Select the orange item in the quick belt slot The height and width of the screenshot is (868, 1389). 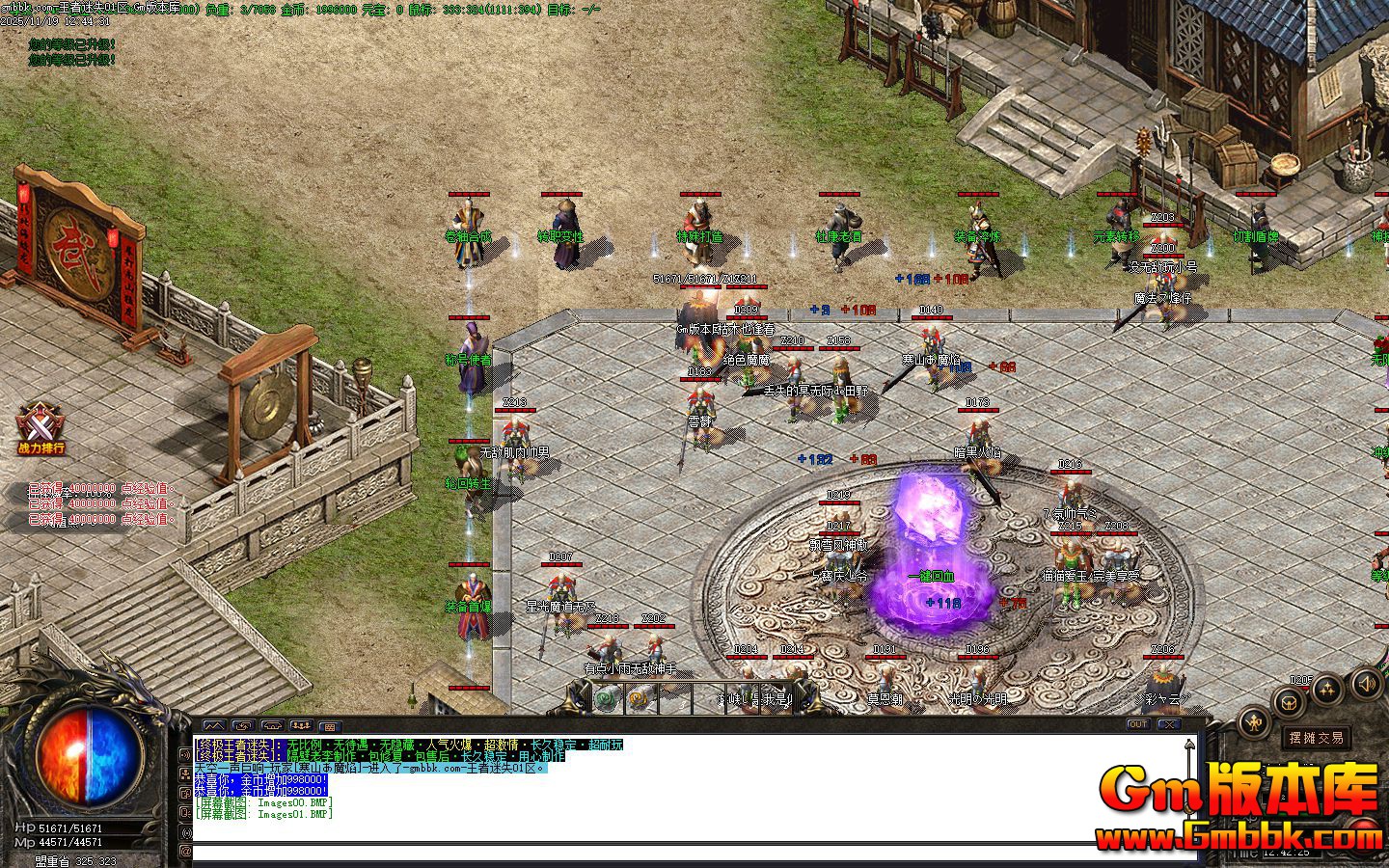pos(639,698)
